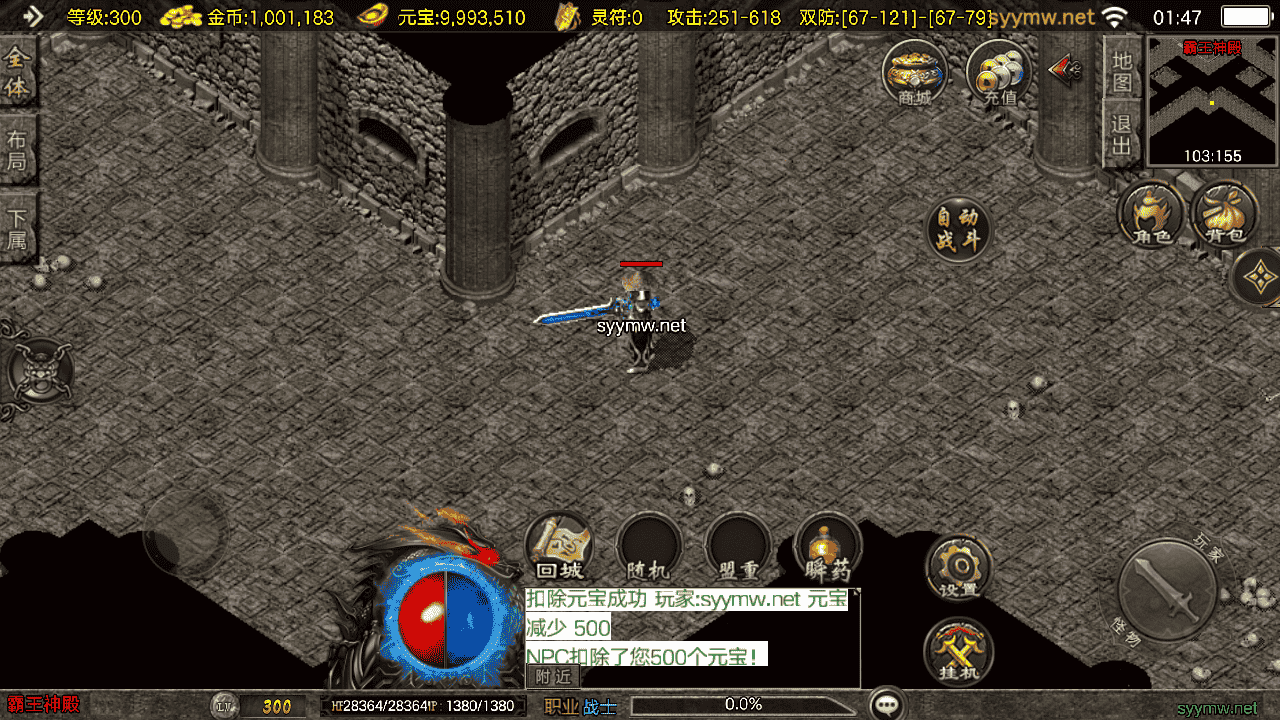Click the 地图 map tab
This screenshot has height=720, width=1280.
(1122, 70)
